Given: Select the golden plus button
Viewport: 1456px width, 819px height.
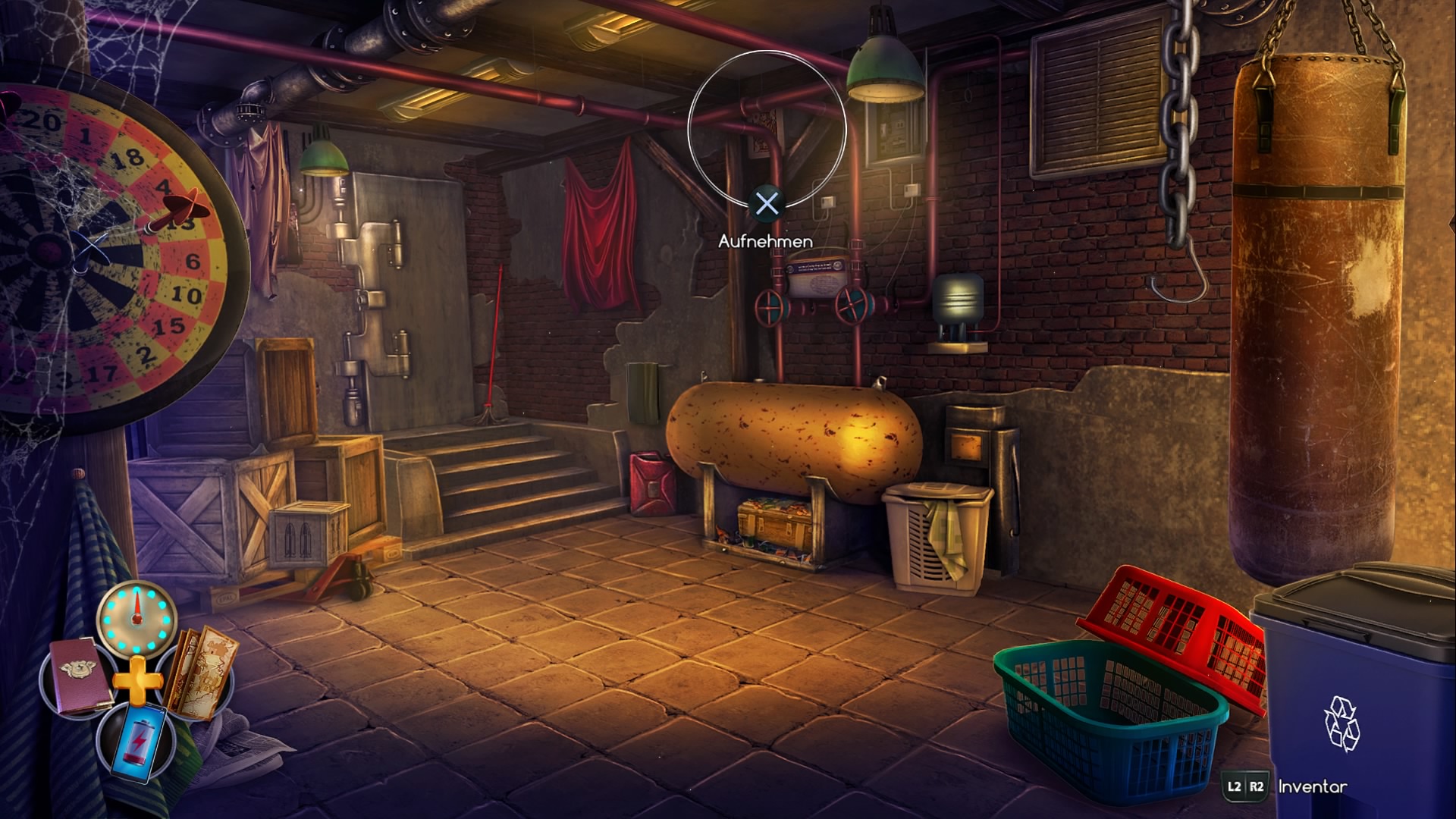Looking at the screenshot, I should point(138,681).
